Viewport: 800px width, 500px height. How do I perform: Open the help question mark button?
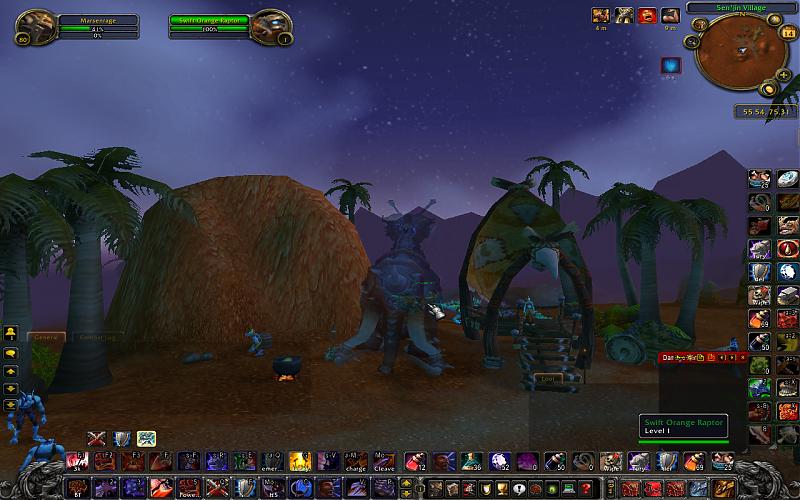(x=588, y=487)
